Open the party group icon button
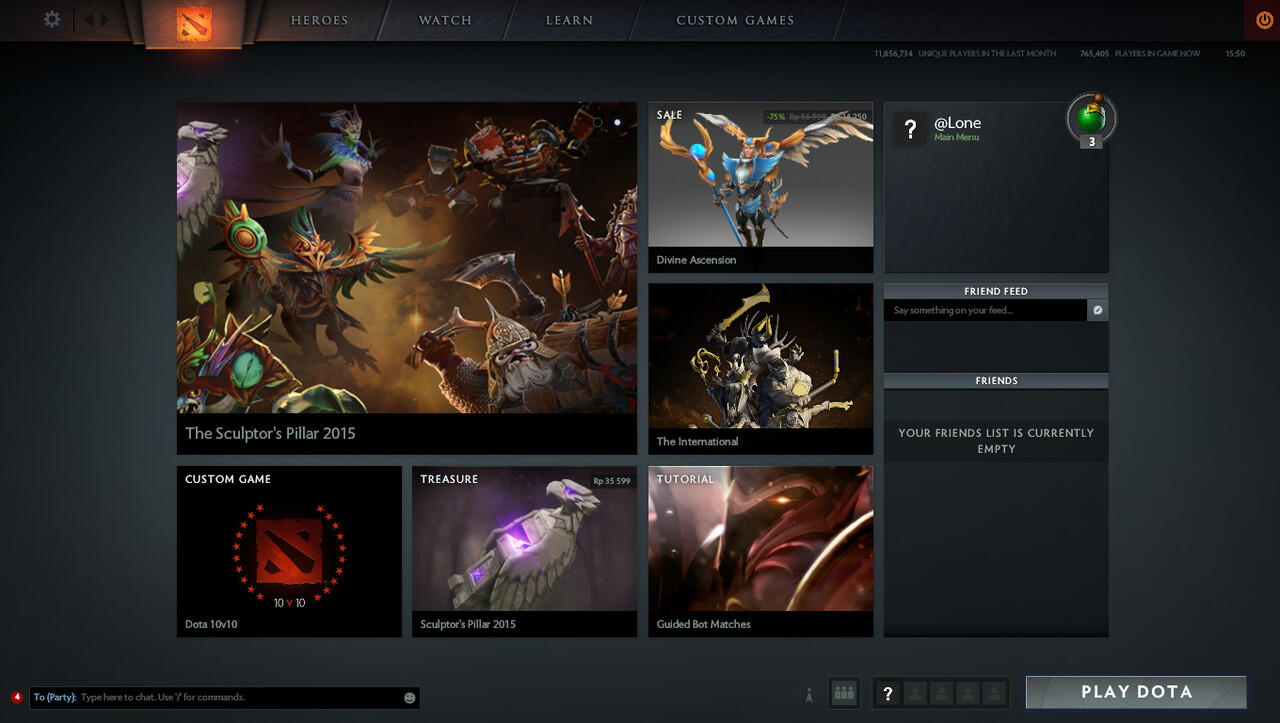Viewport: 1280px width, 723px height. pyautogui.click(x=844, y=692)
